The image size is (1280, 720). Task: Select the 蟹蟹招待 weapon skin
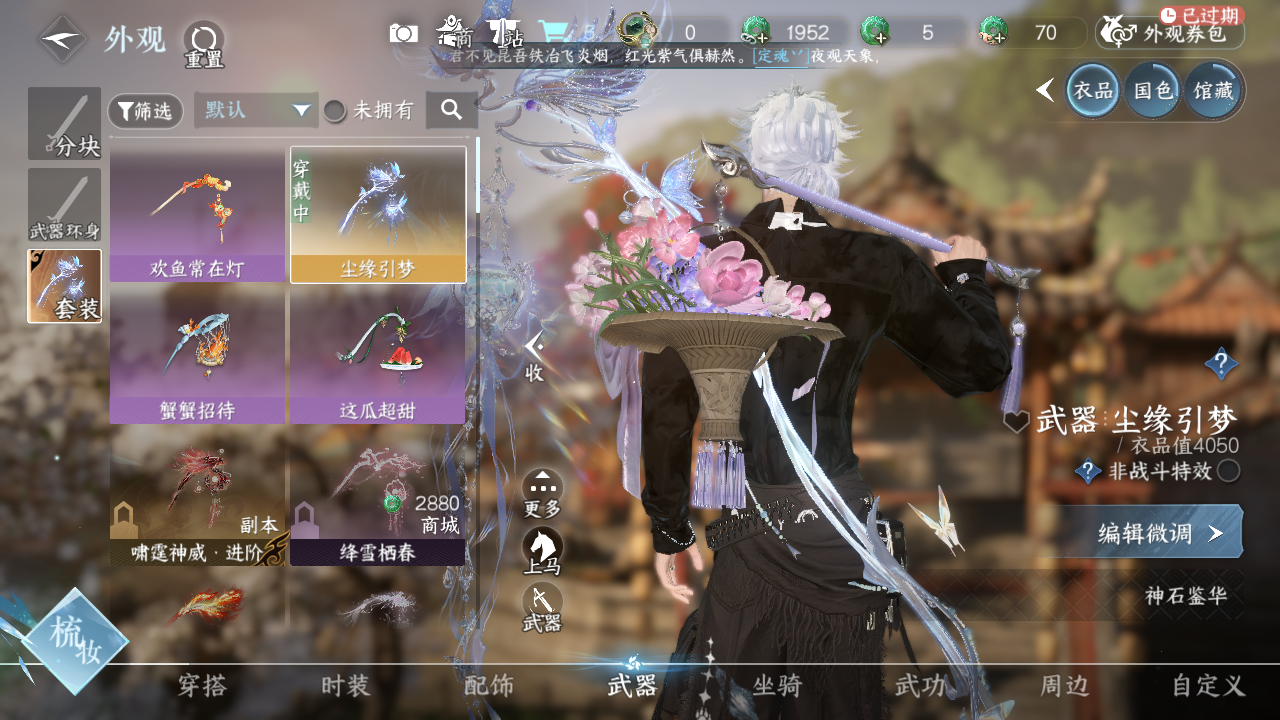tap(197, 356)
